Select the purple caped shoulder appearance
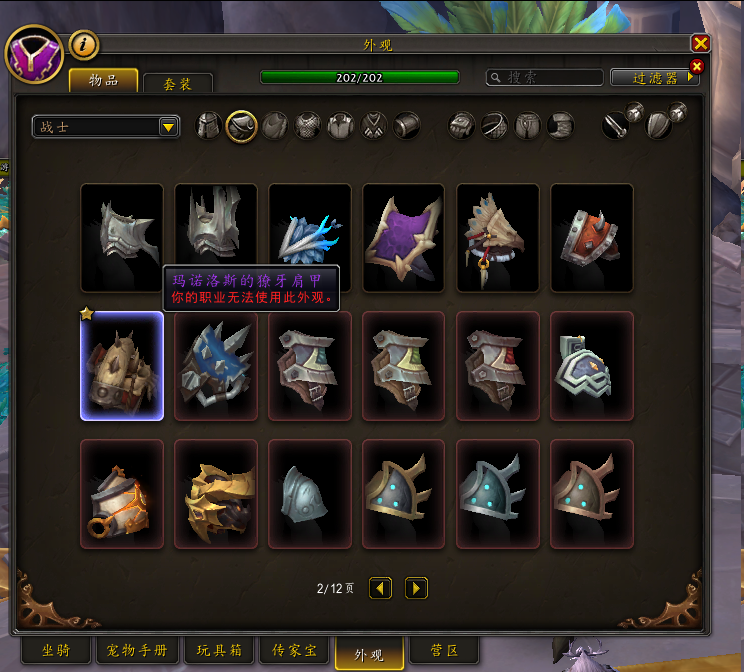Screen dimensions: 744x672 [x=403, y=238]
